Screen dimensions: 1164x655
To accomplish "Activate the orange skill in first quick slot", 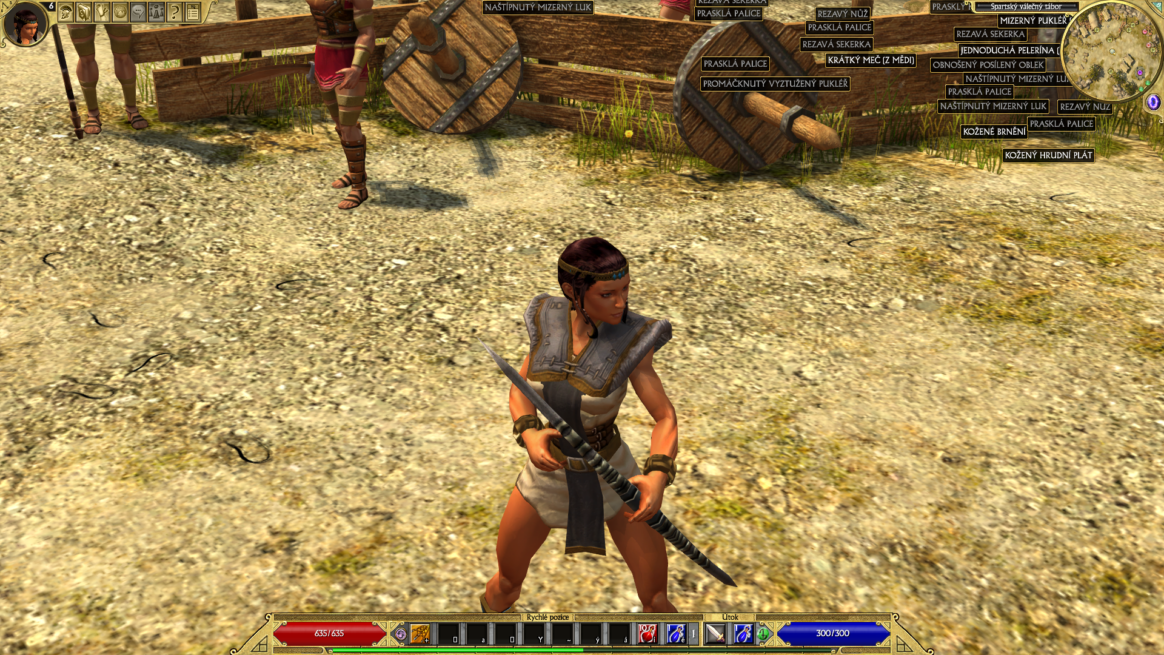I will (x=421, y=634).
